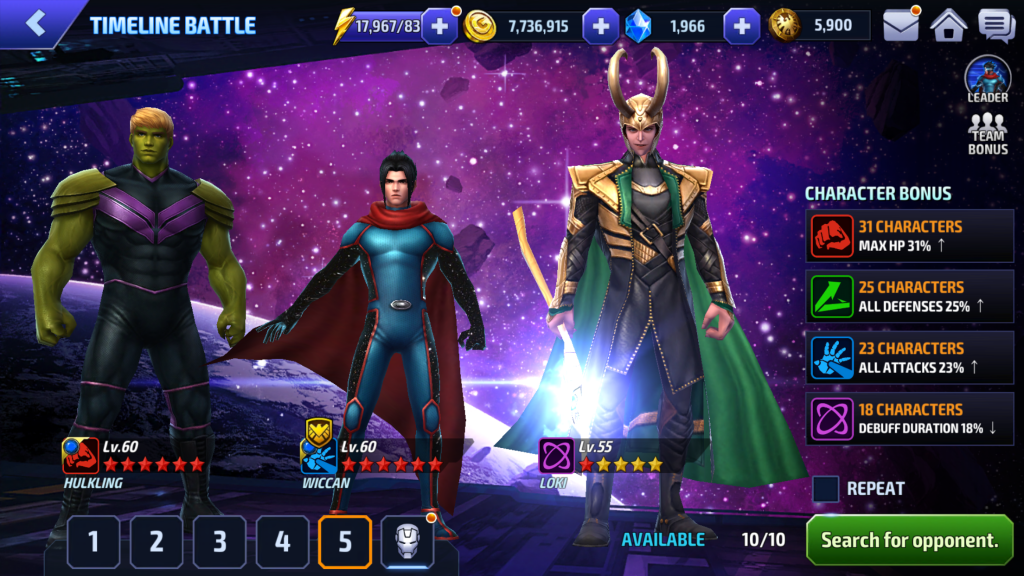This screenshot has height=576, width=1024.
Task: Switch to team preset 2
Action: (x=157, y=542)
